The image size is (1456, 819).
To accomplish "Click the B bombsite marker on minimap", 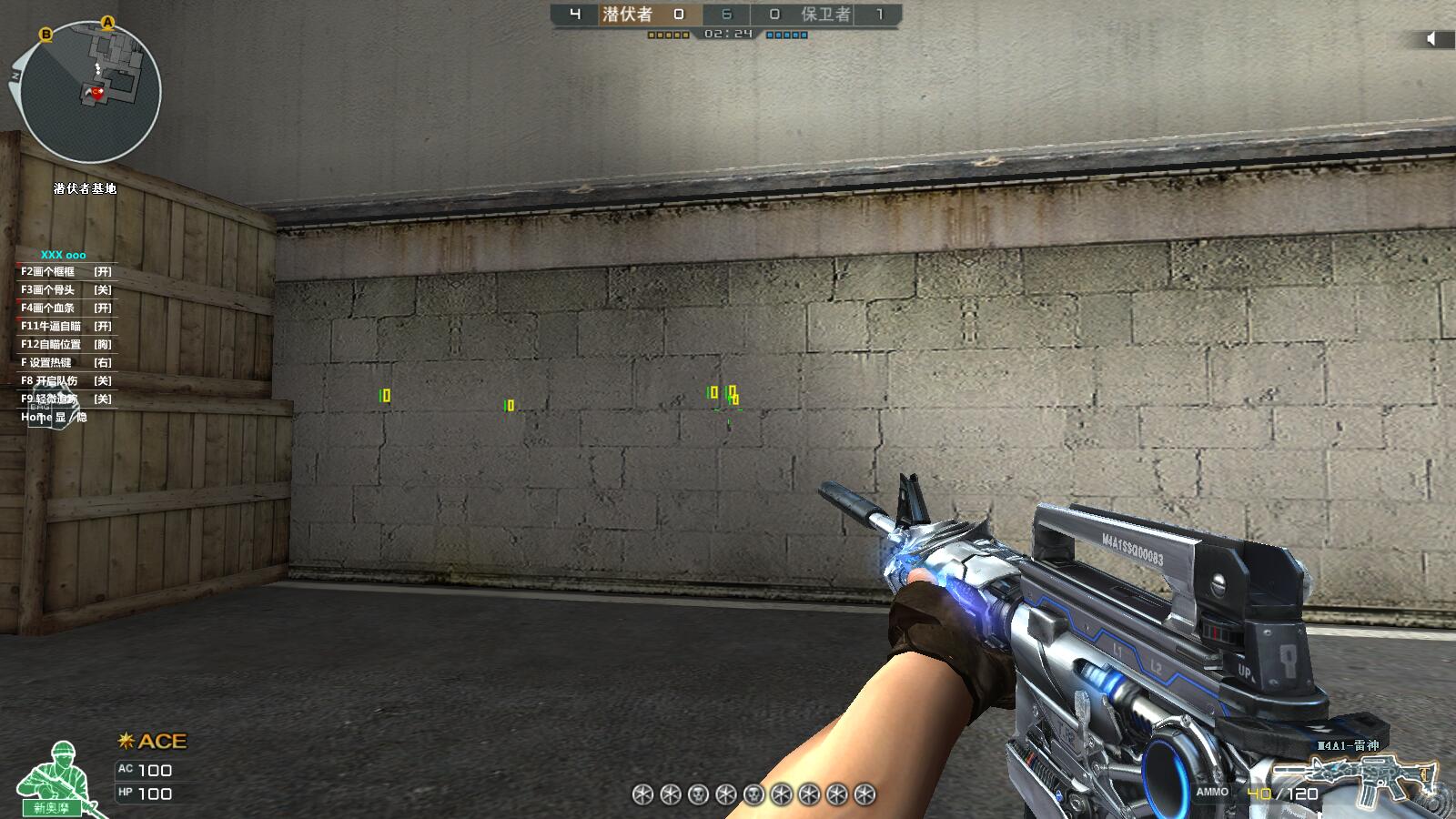I will (45, 35).
